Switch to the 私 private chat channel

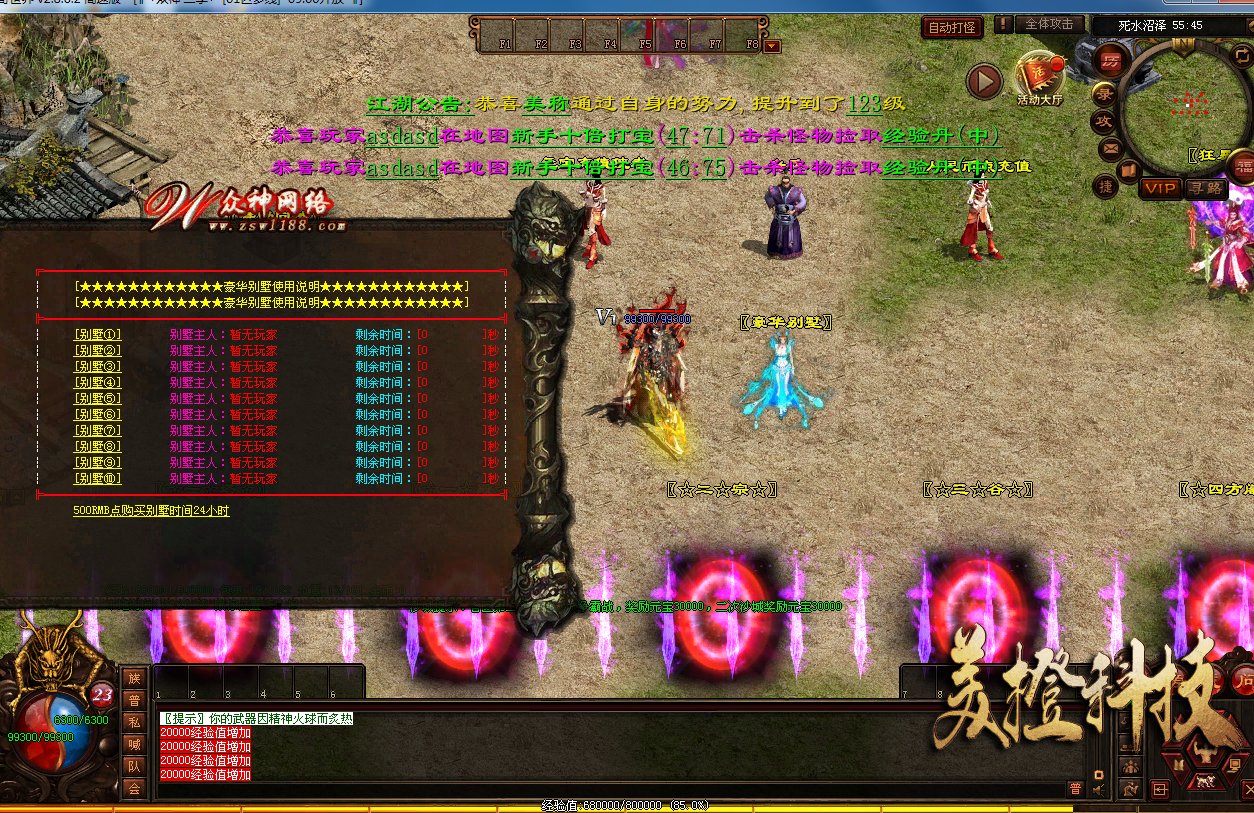coord(134,722)
